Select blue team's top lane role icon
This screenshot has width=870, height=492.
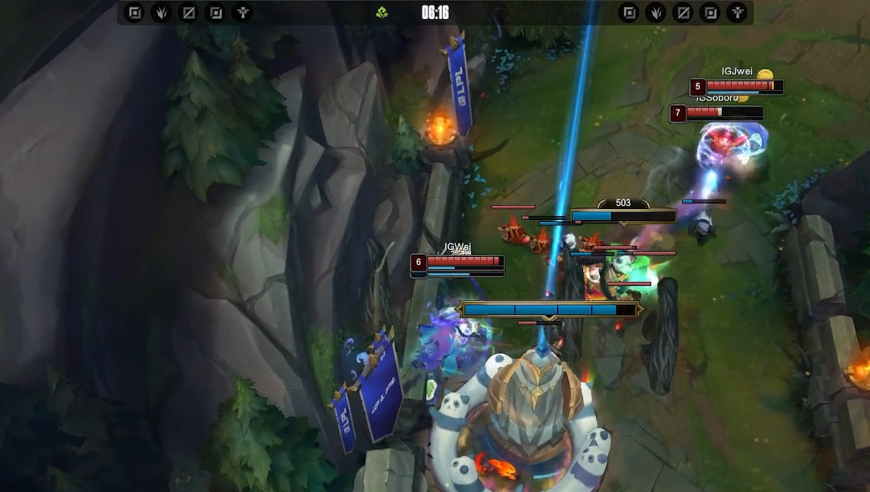click(x=134, y=13)
